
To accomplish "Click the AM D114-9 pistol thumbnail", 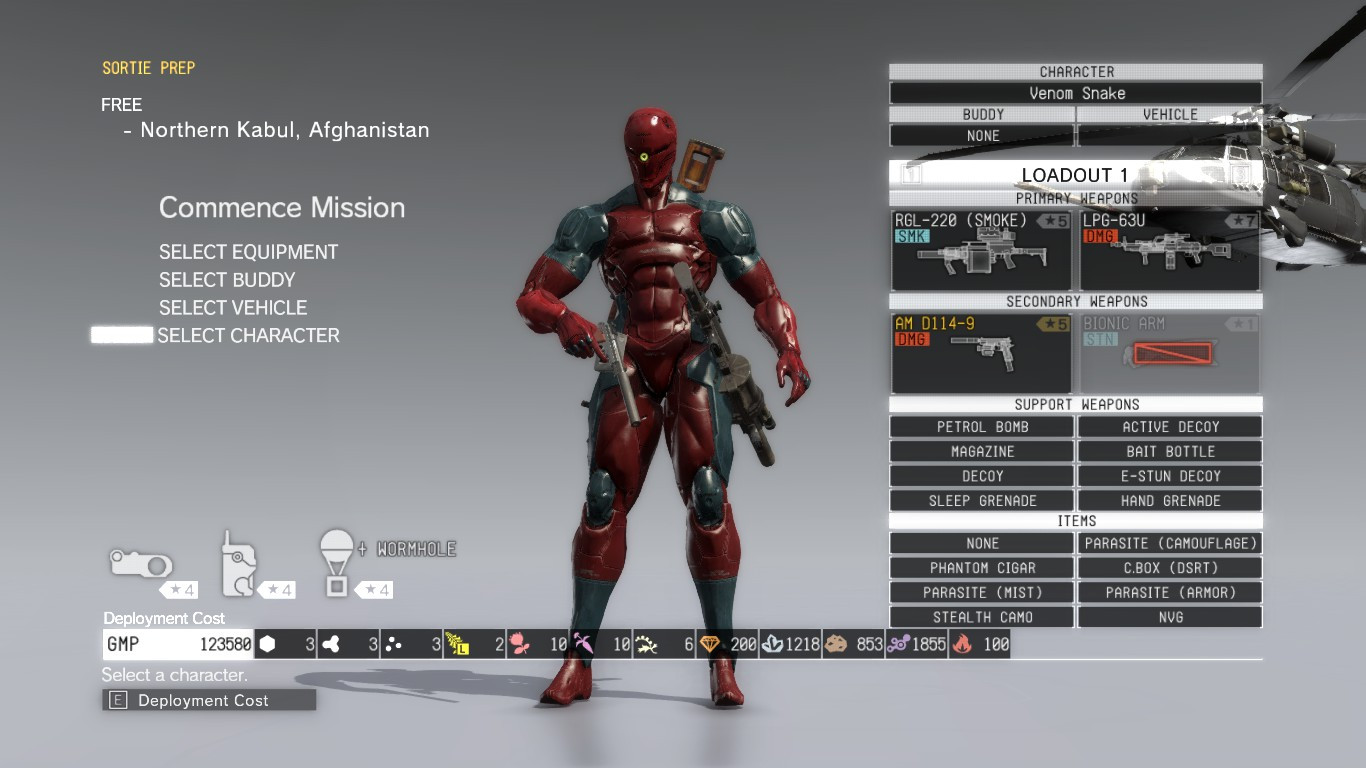I will pyautogui.click(x=981, y=353).
